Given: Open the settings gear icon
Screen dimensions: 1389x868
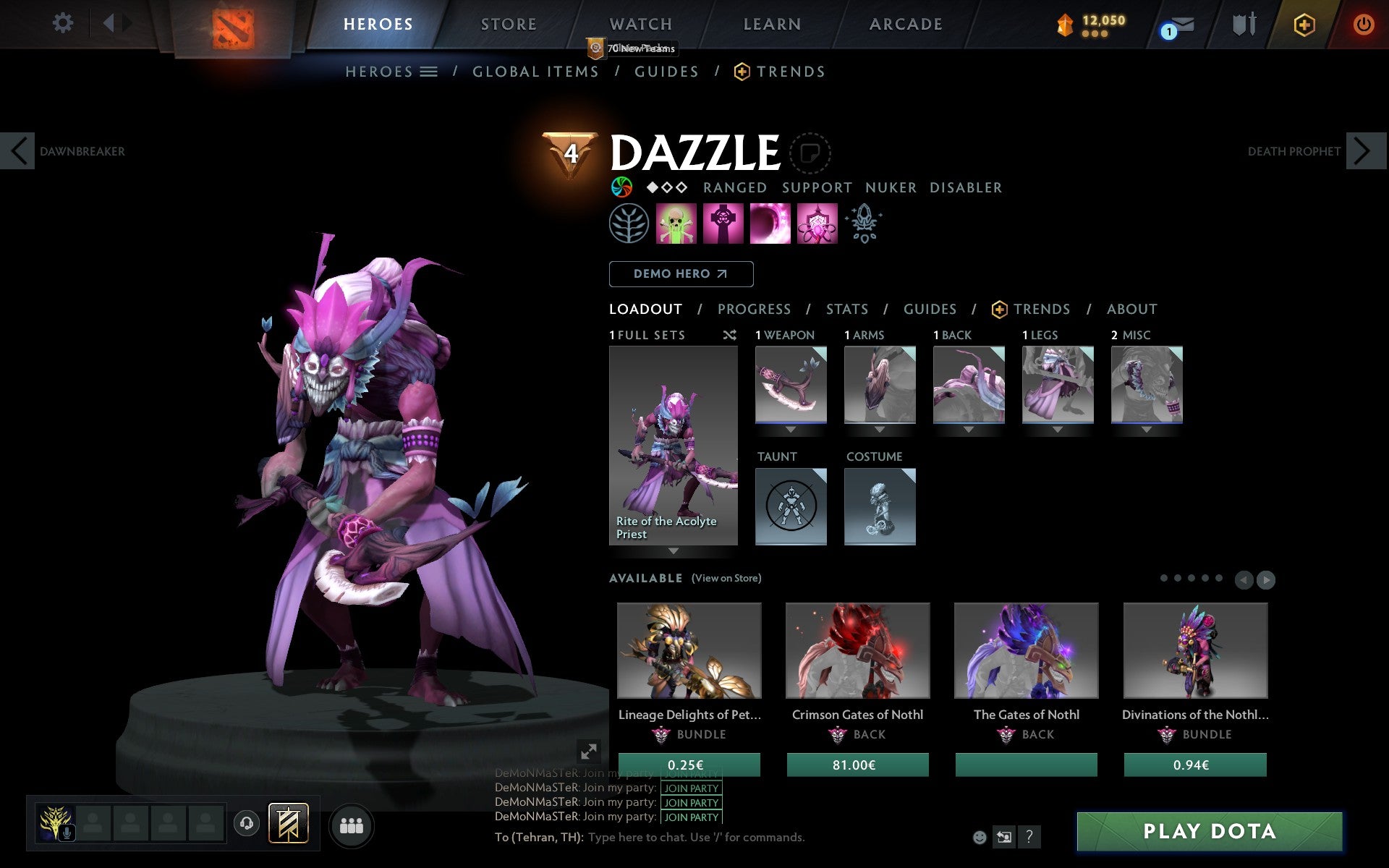Looking at the screenshot, I should [x=64, y=24].
